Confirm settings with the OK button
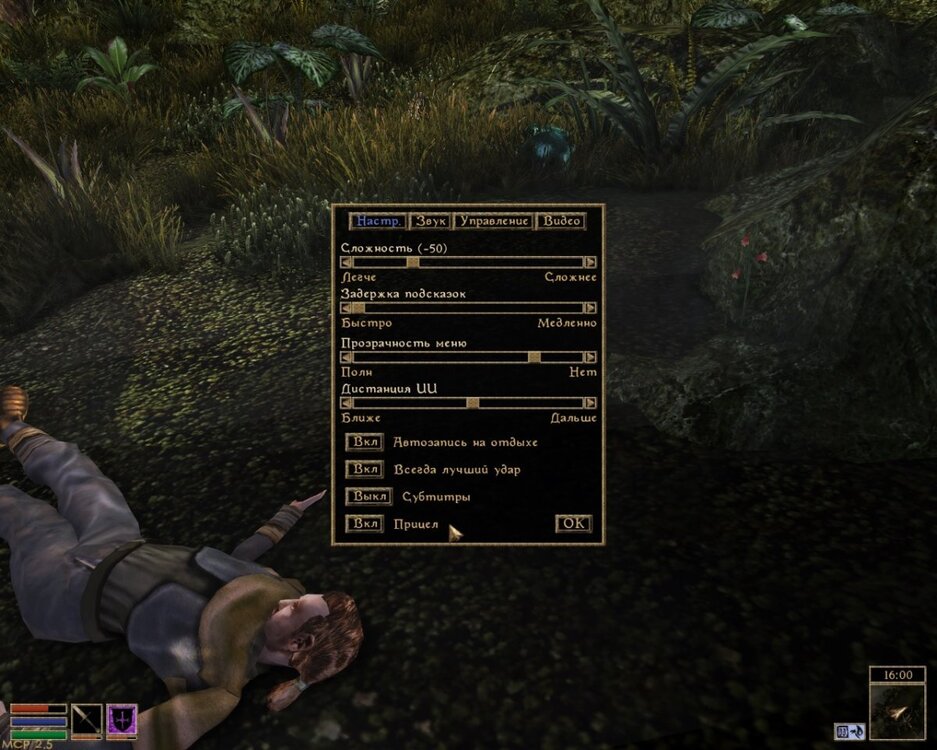The image size is (937, 750). point(573,523)
